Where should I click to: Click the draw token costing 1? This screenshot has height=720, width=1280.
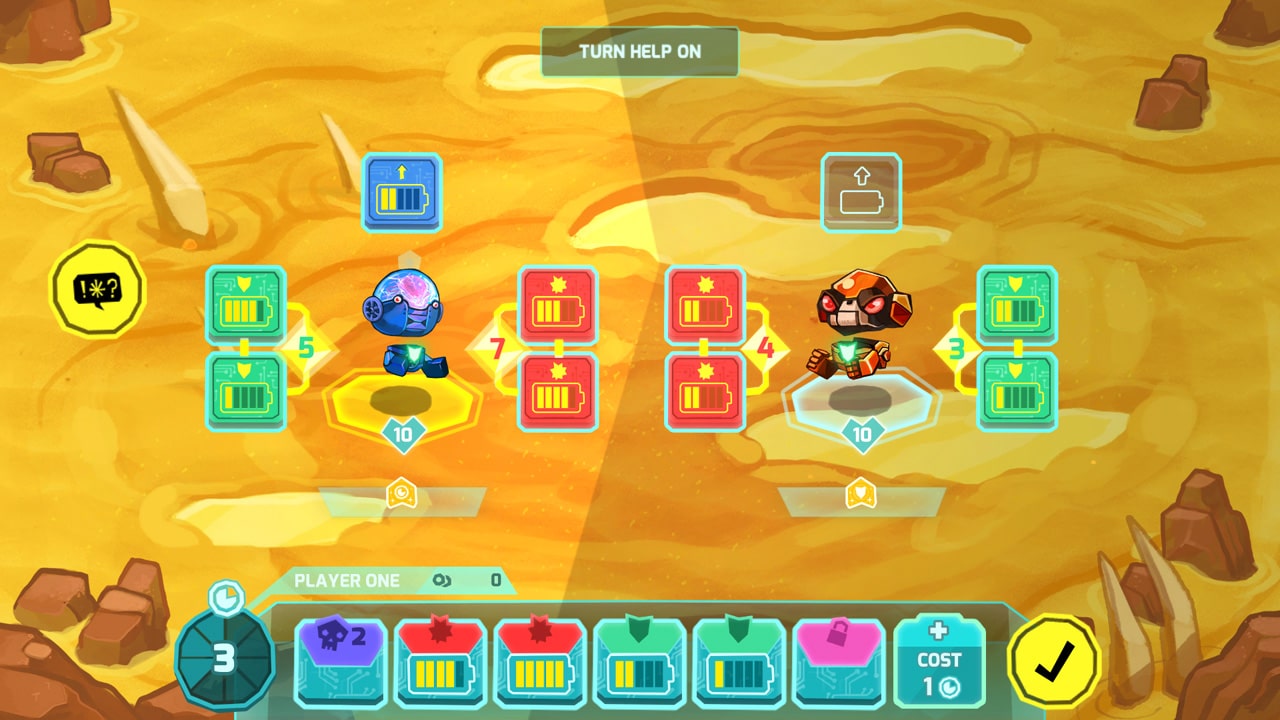coord(938,660)
